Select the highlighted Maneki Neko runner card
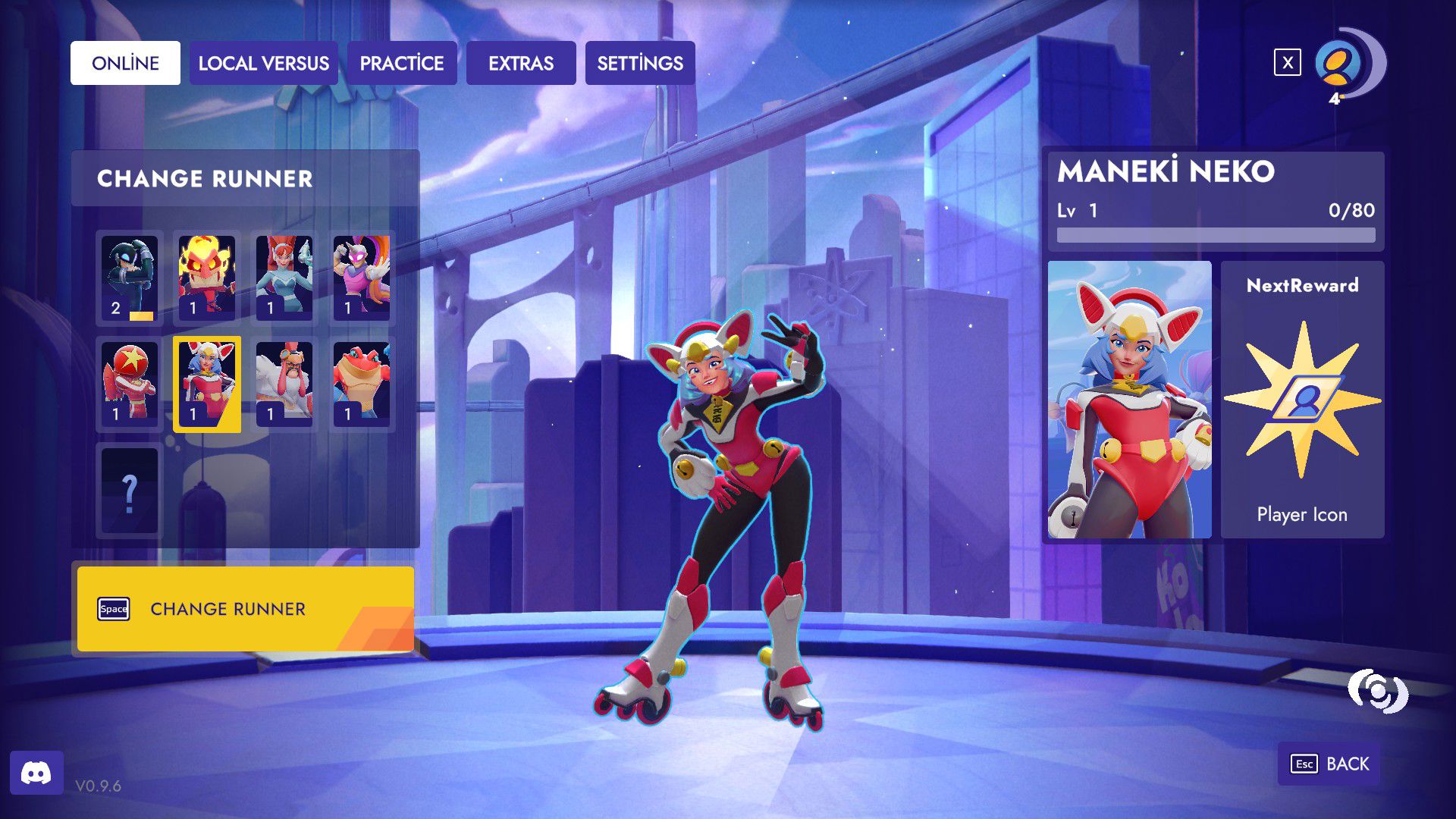 coord(207,384)
